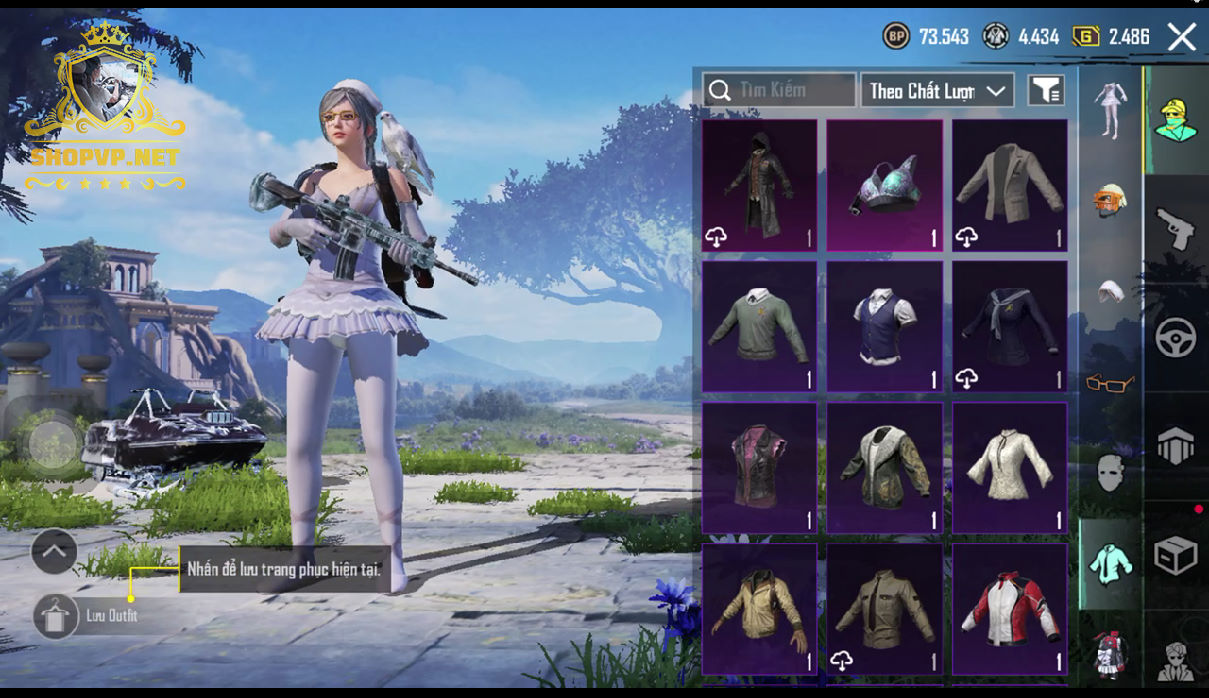Select the red and white racing jacket
The width and height of the screenshot is (1209, 698).
click(x=1009, y=609)
